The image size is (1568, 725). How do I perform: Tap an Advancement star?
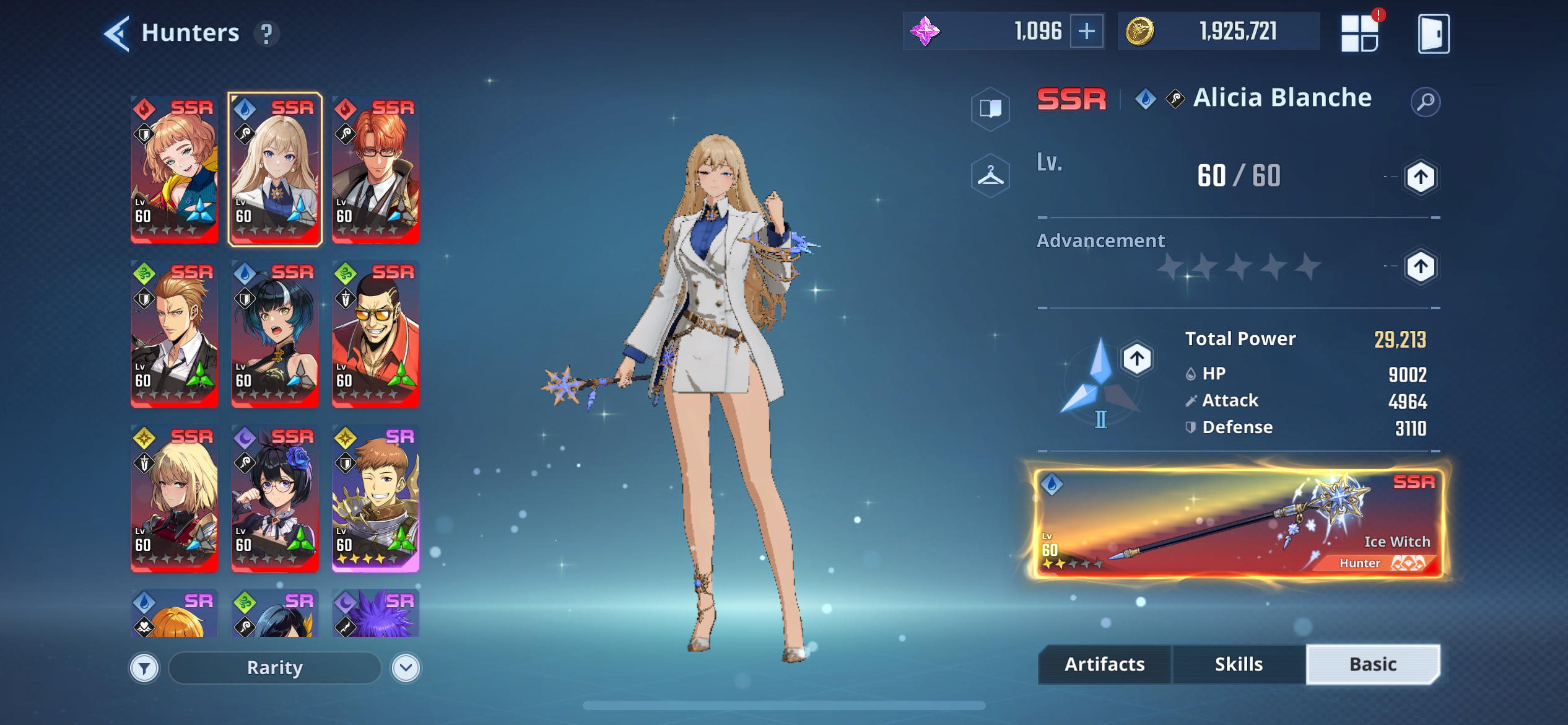click(x=1170, y=266)
